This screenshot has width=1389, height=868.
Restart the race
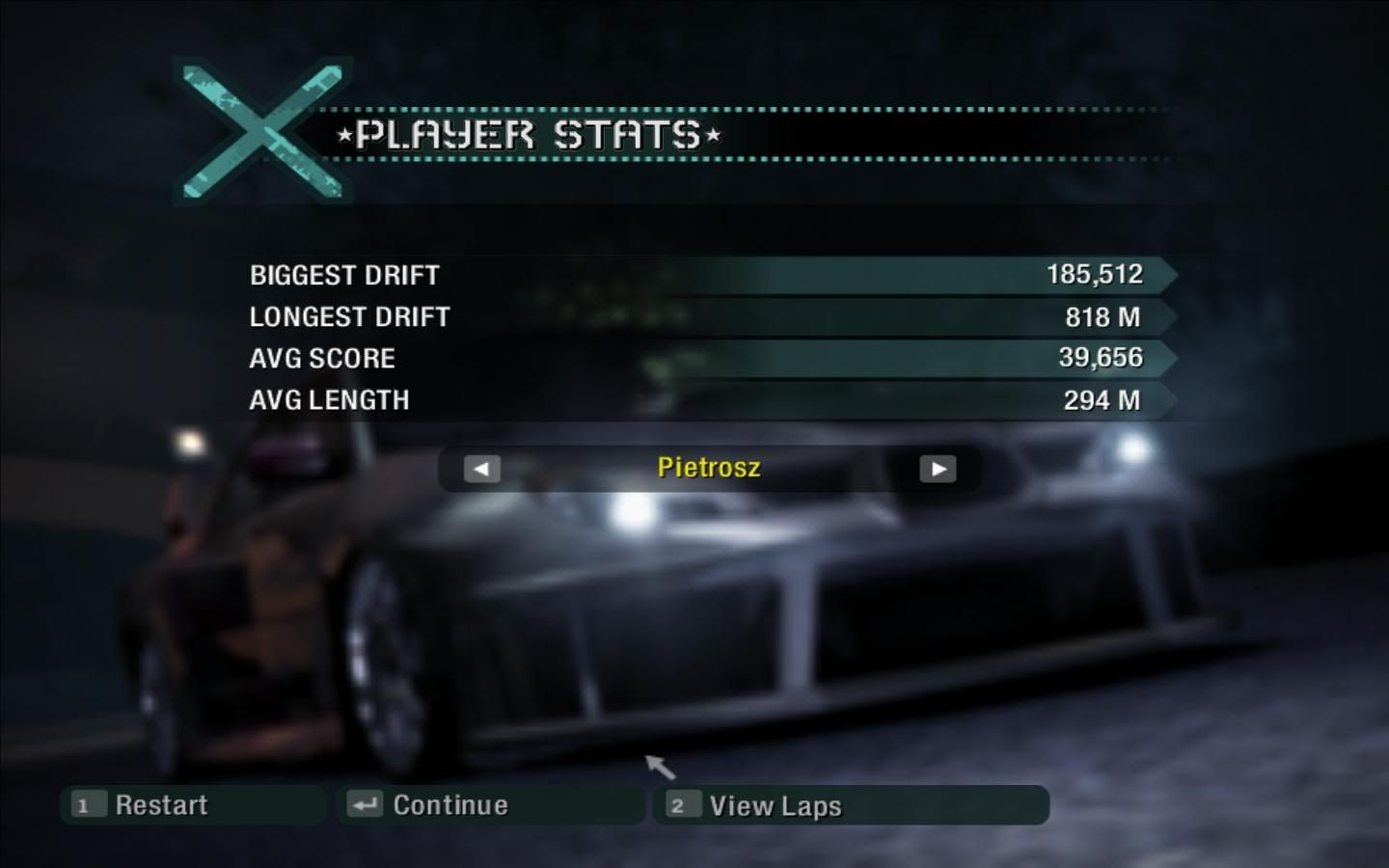pyautogui.click(x=160, y=805)
